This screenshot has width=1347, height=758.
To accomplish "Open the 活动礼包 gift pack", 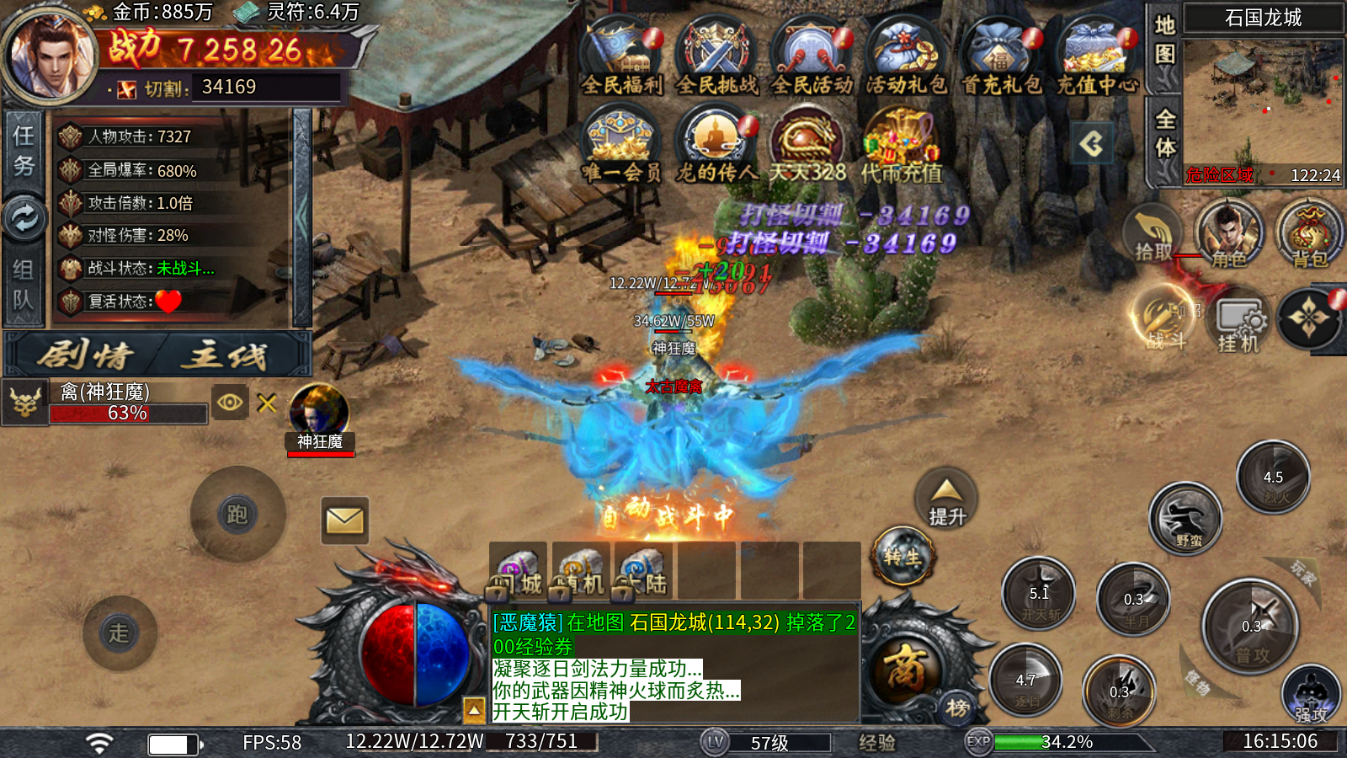I will click(x=905, y=55).
